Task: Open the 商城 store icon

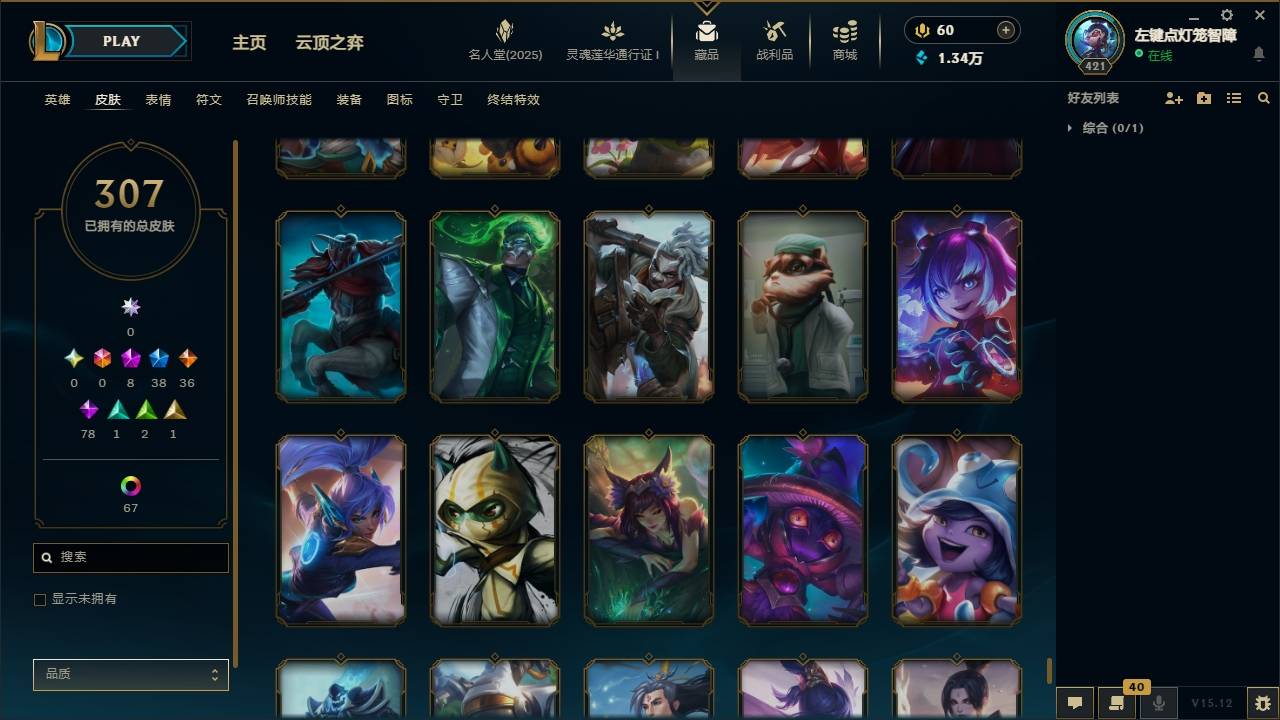Action: click(843, 40)
